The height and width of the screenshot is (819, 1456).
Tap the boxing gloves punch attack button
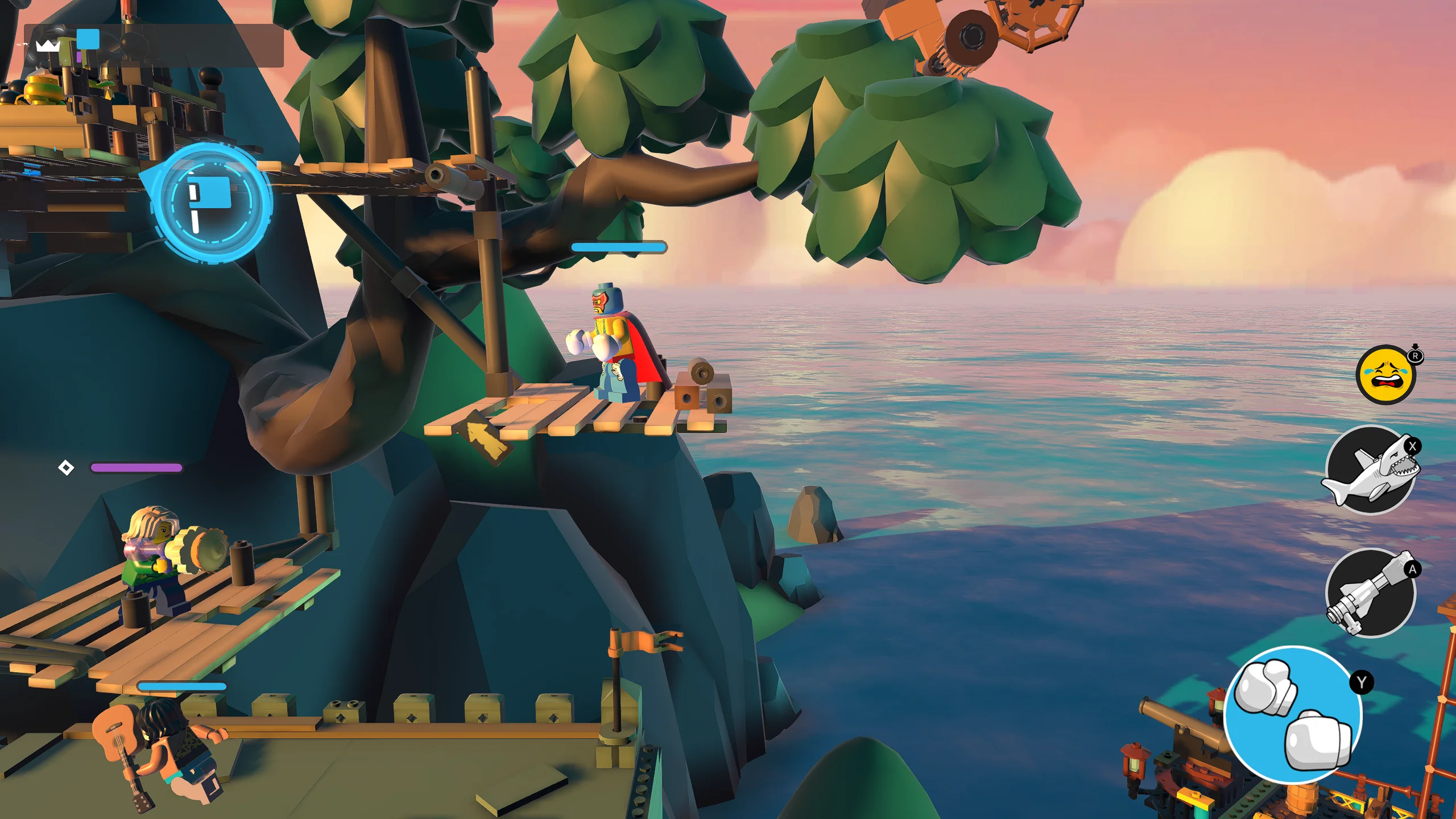click(x=1292, y=714)
